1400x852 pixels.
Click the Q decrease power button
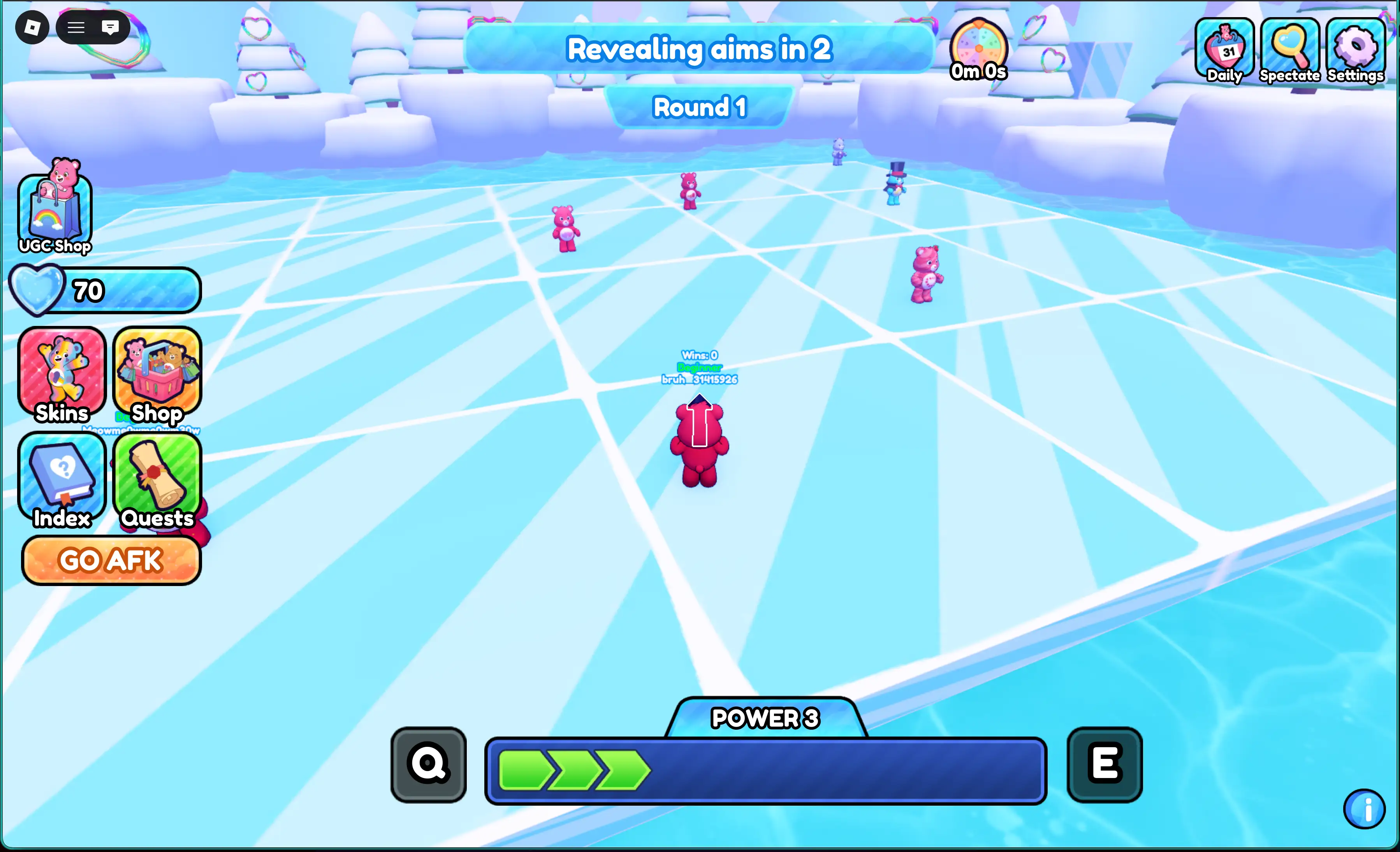point(428,764)
